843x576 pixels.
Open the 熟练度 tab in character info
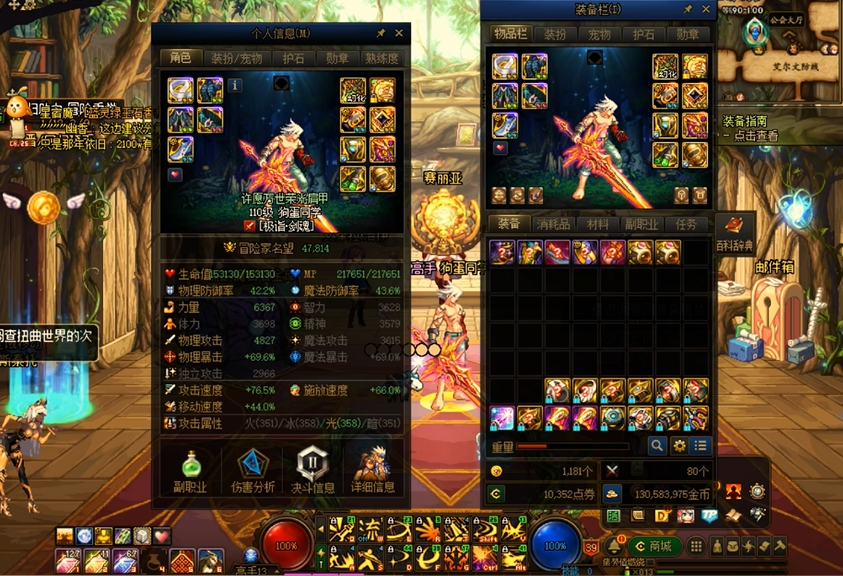pyautogui.click(x=381, y=58)
